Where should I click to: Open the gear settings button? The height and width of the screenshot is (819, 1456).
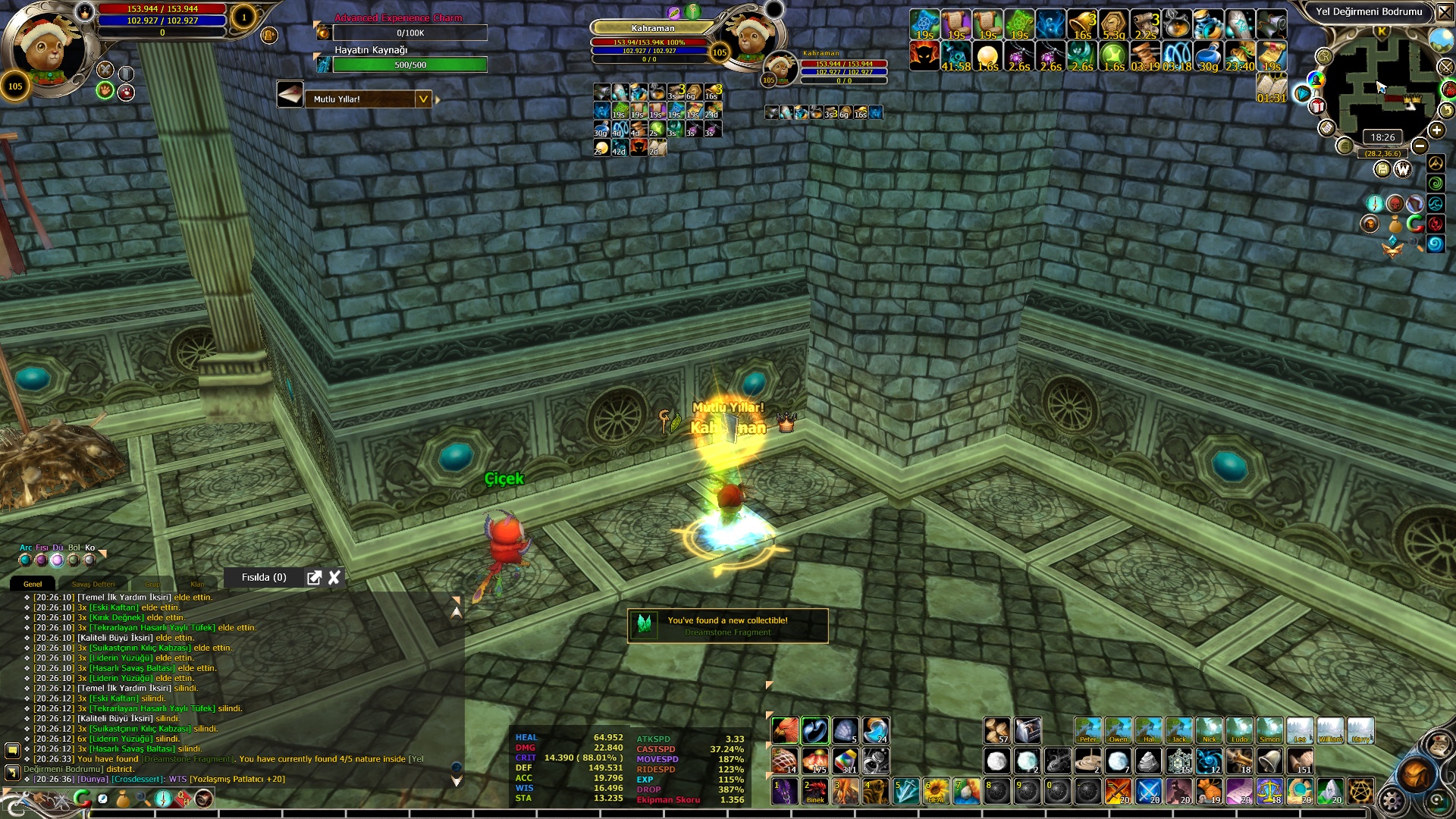coord(1392,801)
